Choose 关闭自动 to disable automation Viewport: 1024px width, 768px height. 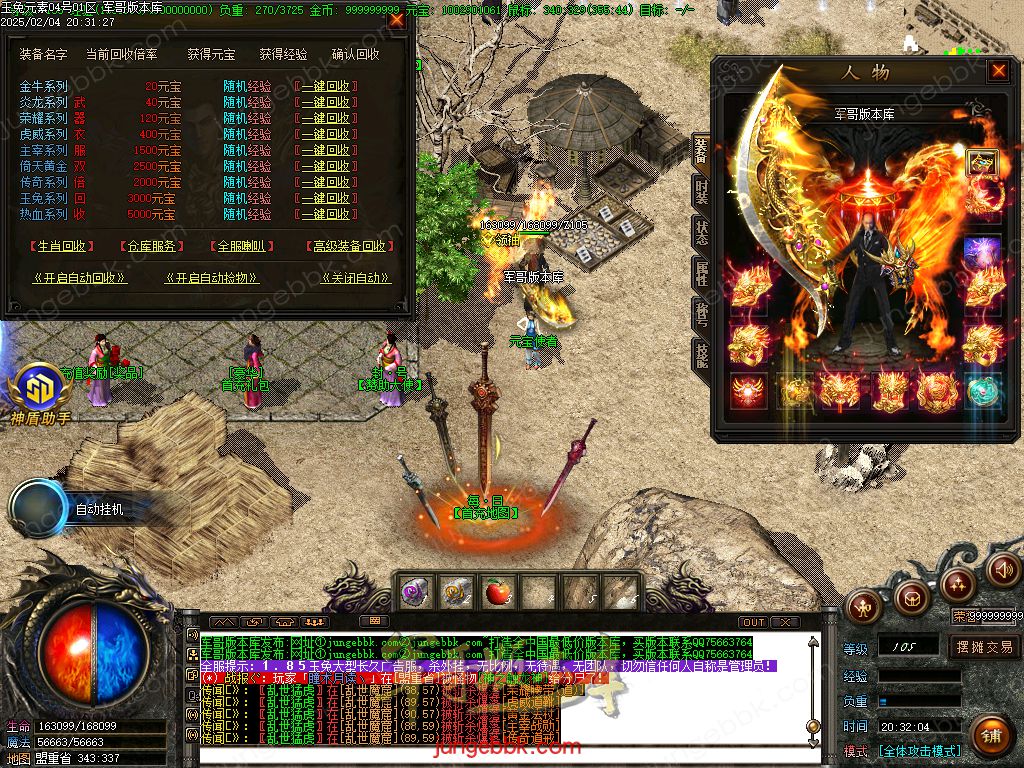pyautogui.click(x=355, y=279)
